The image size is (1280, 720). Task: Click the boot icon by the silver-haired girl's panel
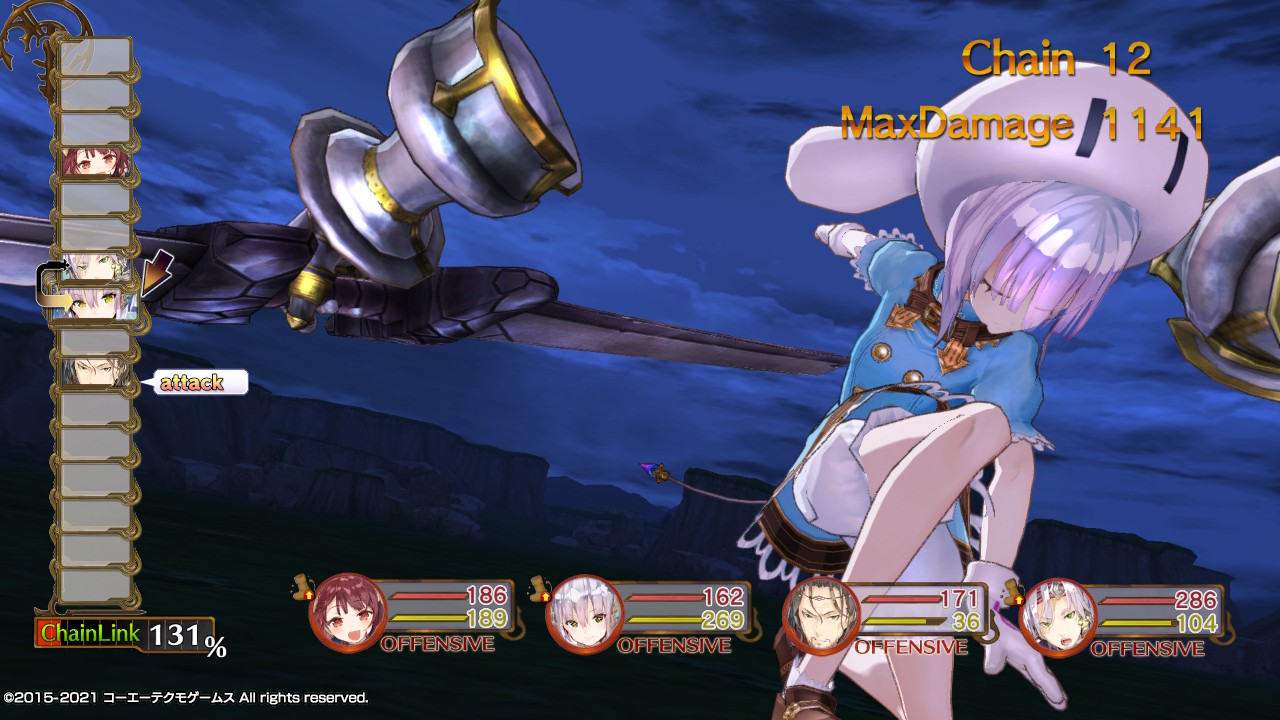[536, 588]
